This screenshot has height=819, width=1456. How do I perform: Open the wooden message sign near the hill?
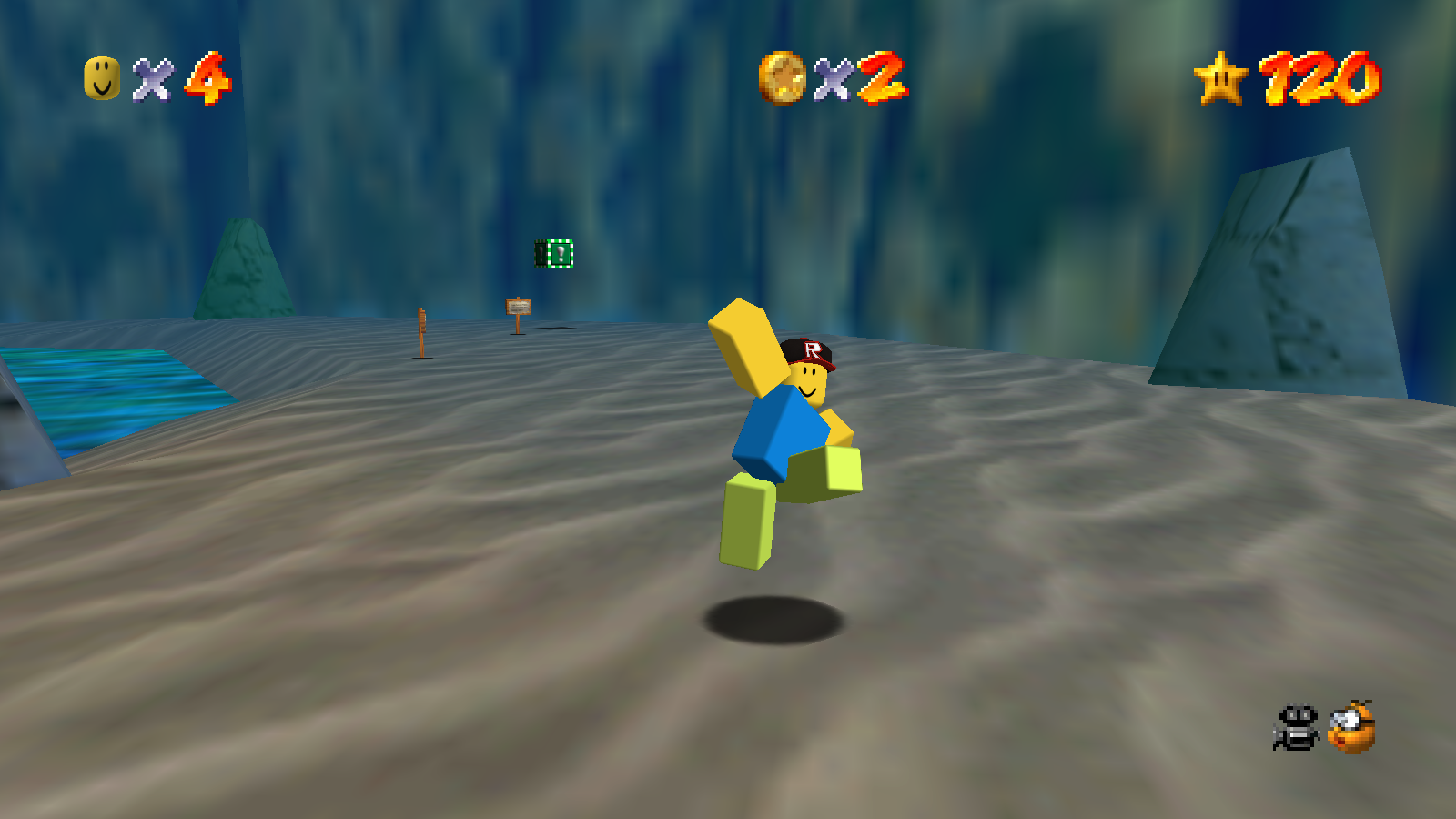(x=519, y=307)
